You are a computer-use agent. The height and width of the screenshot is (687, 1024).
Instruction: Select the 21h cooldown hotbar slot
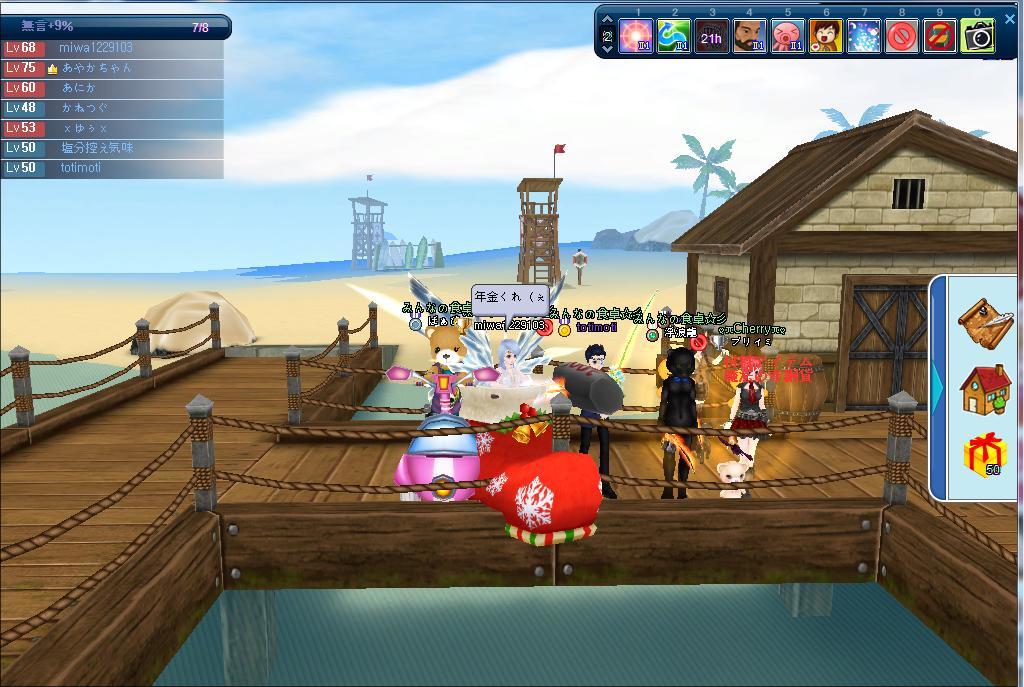(x=711, y=37)
